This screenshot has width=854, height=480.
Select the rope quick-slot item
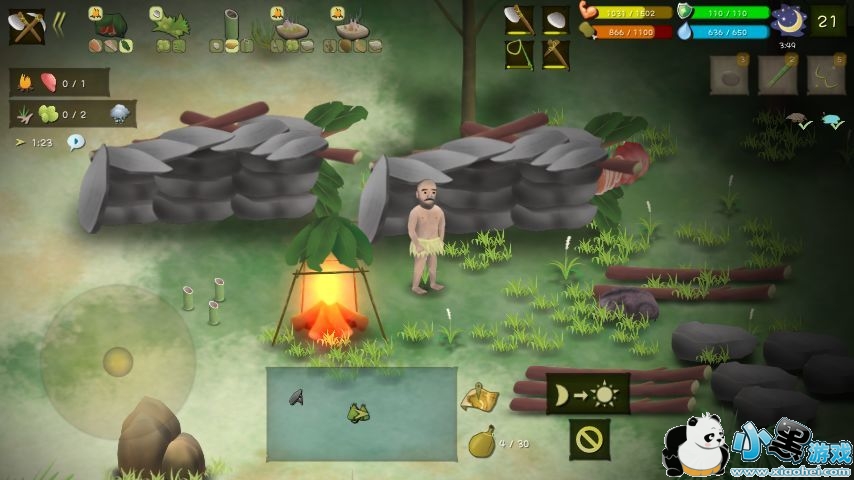[825, 75]
